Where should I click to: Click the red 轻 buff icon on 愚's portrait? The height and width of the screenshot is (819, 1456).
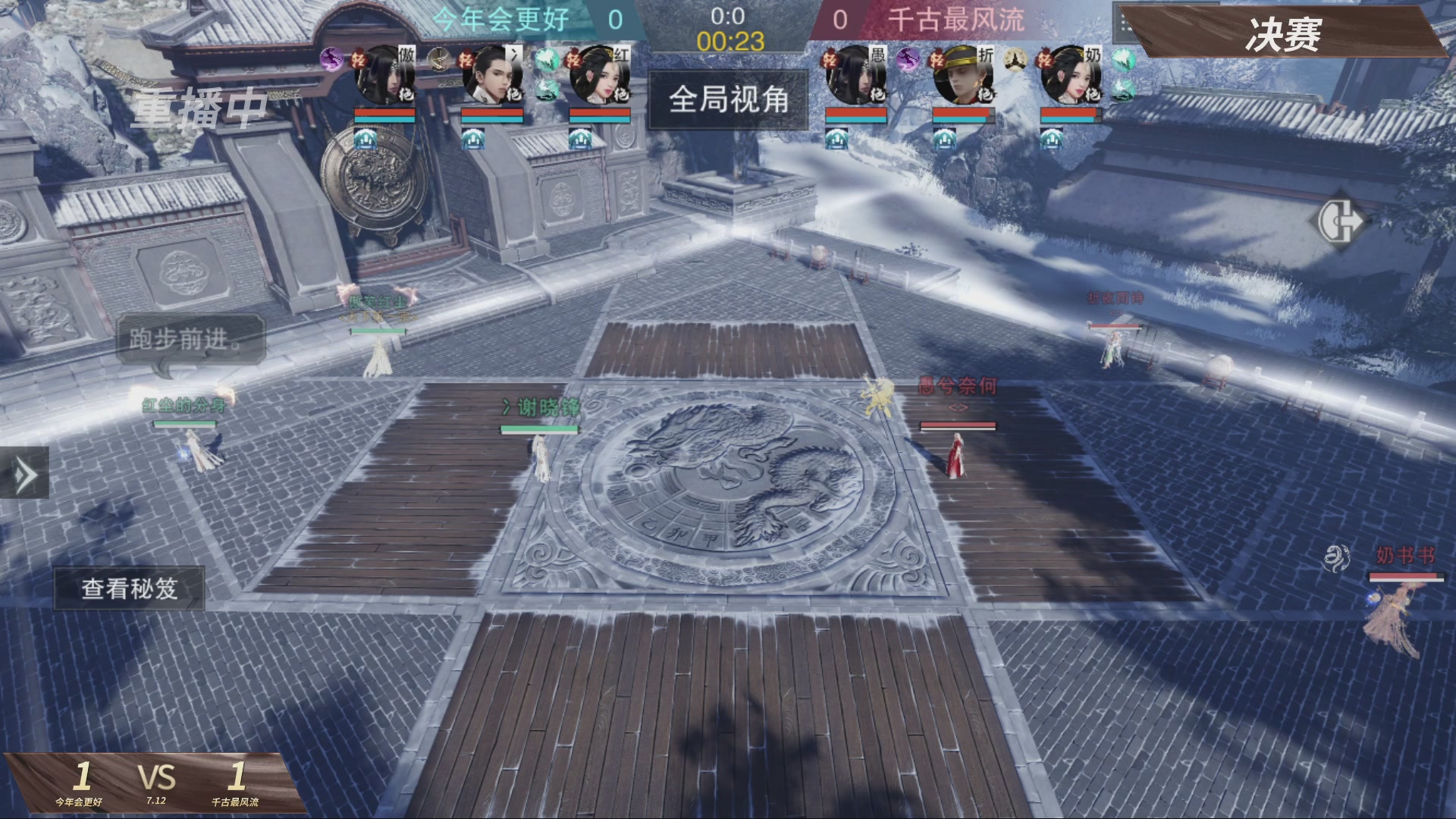830,59
